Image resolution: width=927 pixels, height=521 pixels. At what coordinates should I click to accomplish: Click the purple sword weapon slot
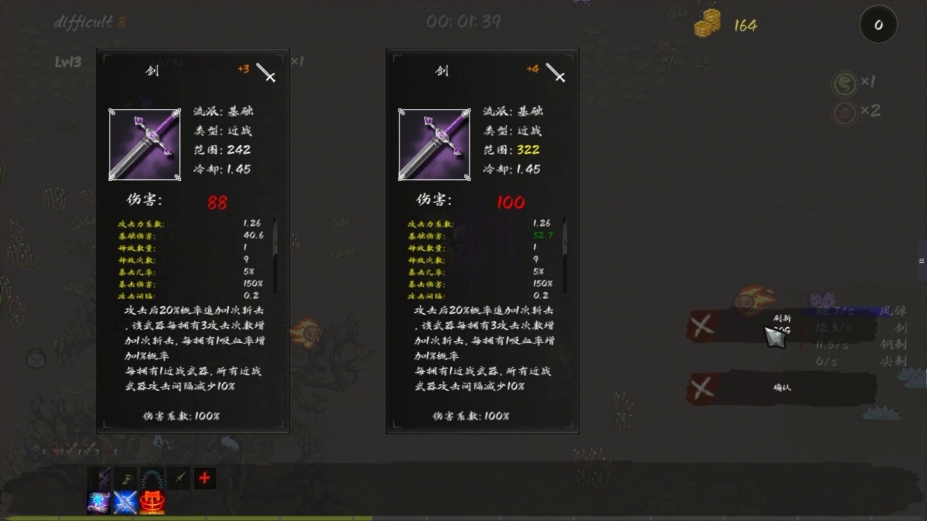101,478
